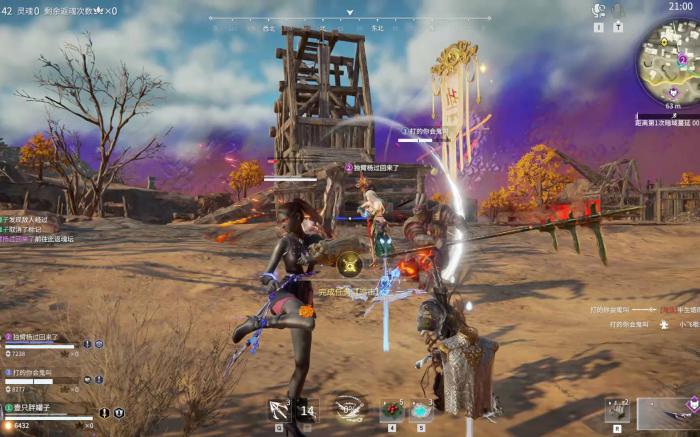Click the combat skill icon beside the hook
Viewport: 700px width, 437px height.
pyautogui.click(x=308, y=410)
